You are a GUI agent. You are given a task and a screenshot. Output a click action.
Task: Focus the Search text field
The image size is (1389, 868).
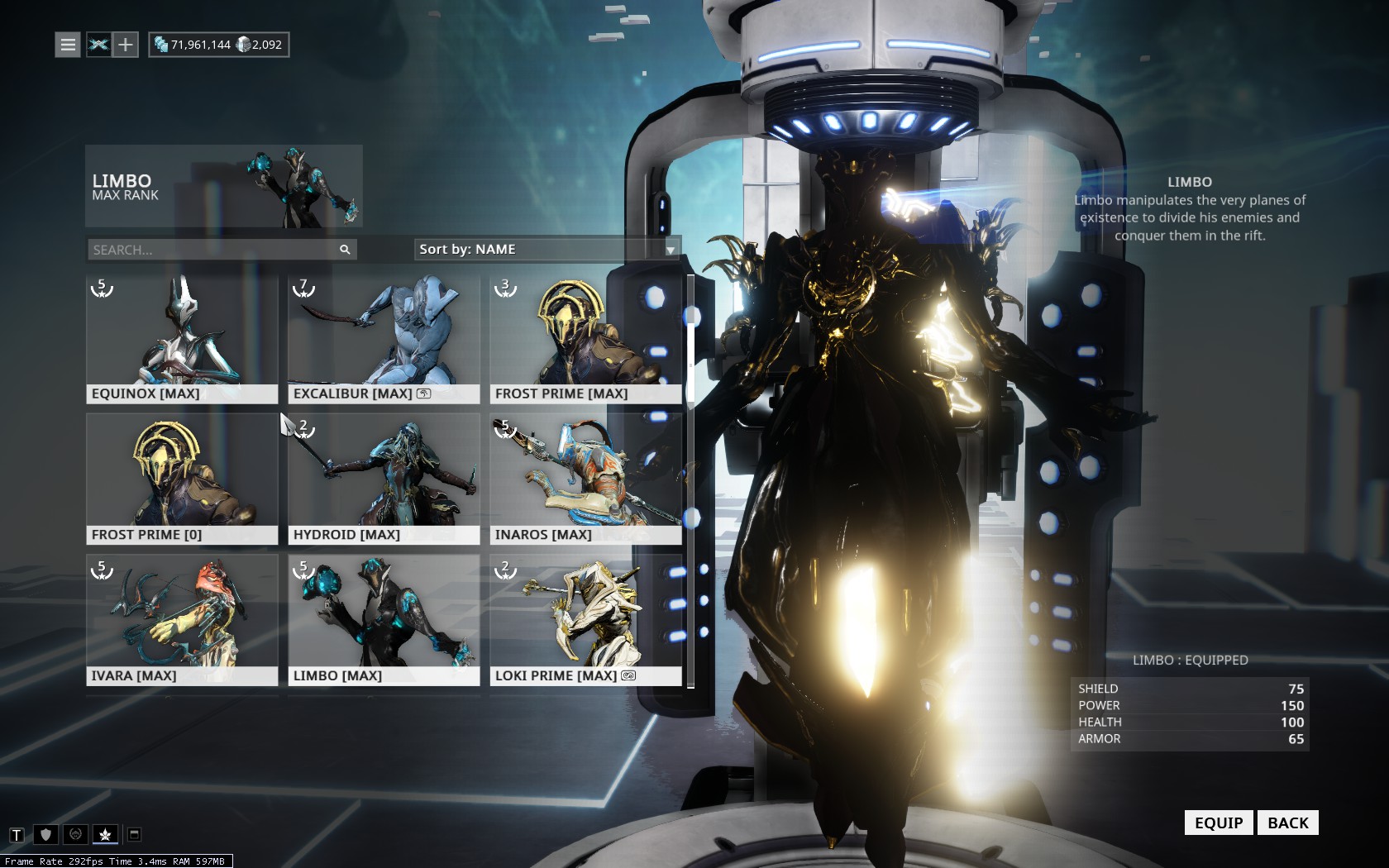point(213,250)
